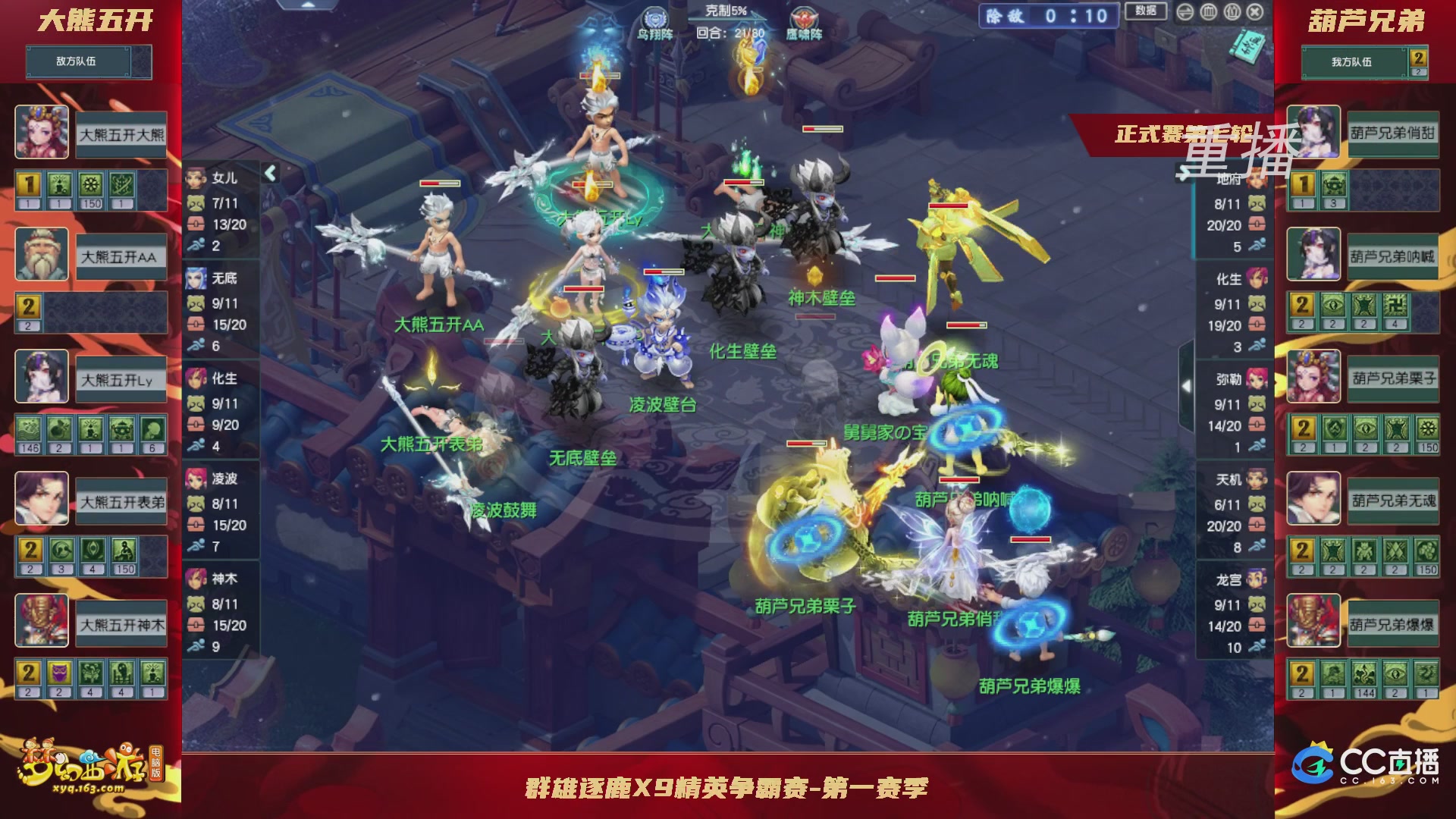Toggle the vase-shaped circular icon in top toolbar
This screenshot has width=1456, height=819.
[x=1232, y=12]
